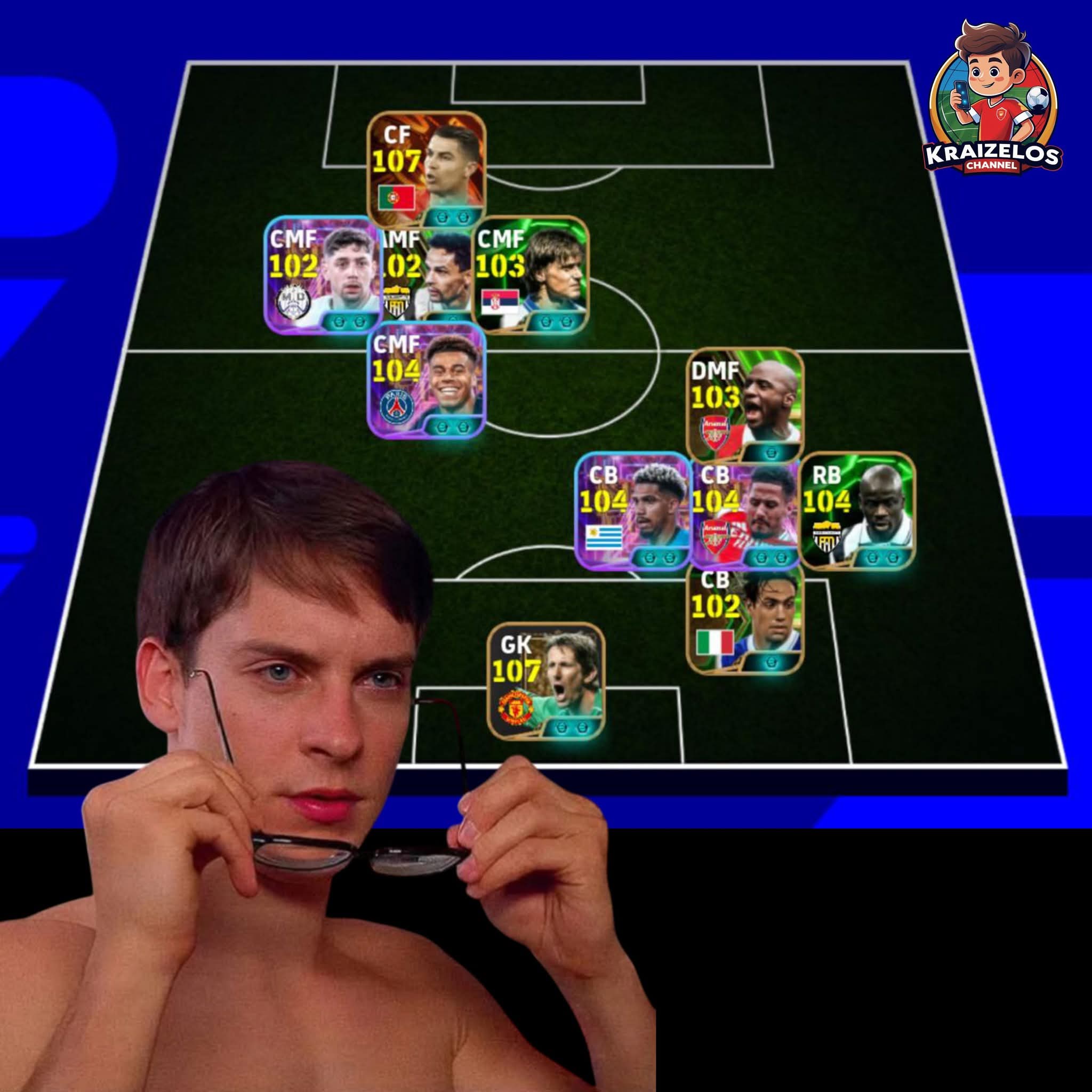
Task: Choose the CMF 102 player card
Action: click(322, 275)
